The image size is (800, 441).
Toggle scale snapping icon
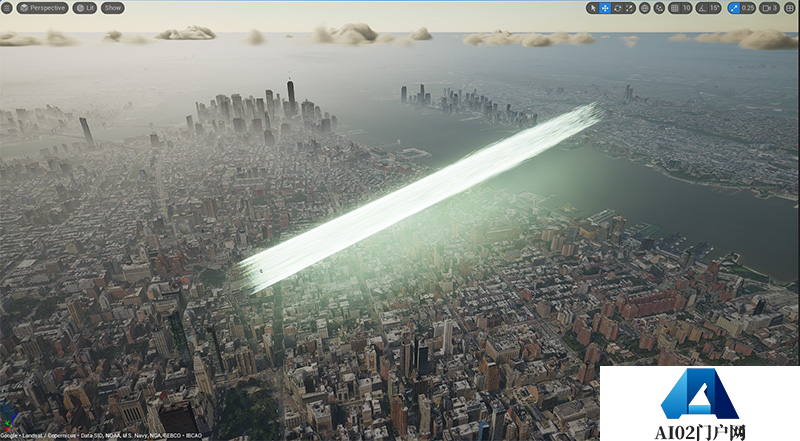(x=733, y=8)
